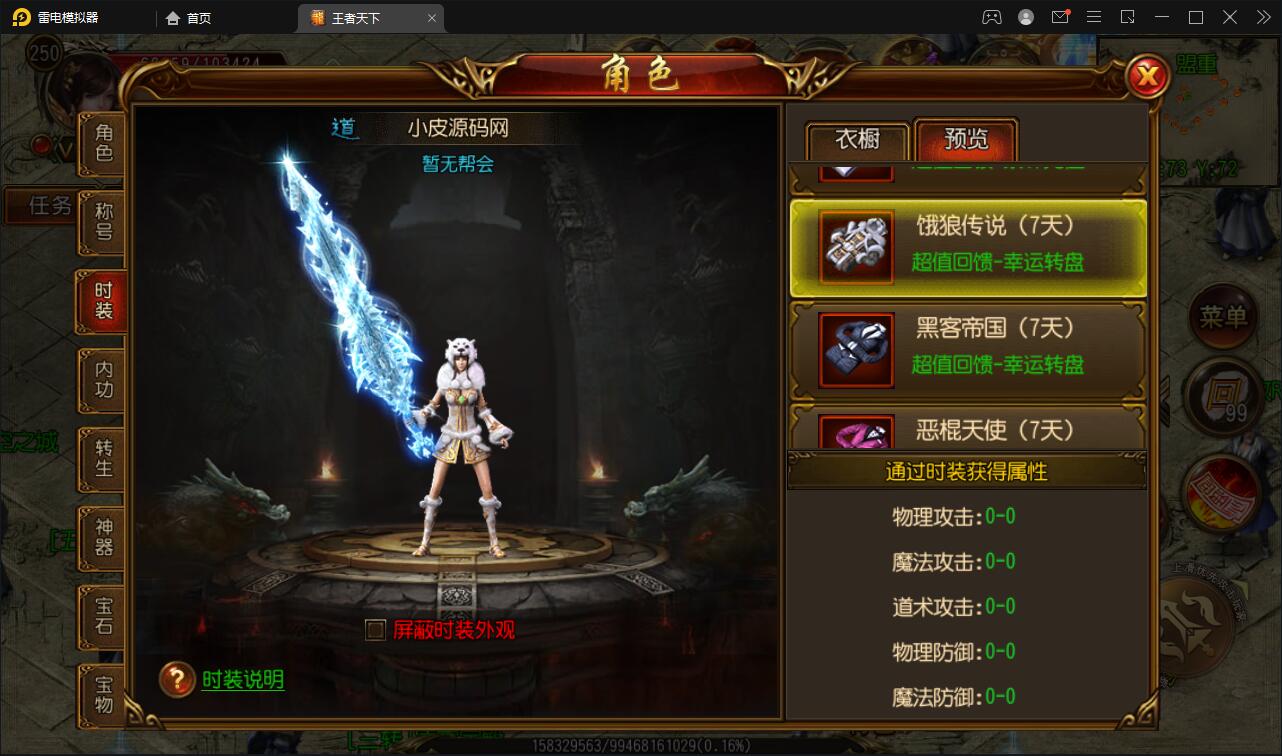Screen dimensions: 1282x756
Task: Switch to the 衣橱 tab
Action: (x=857, y=140)
